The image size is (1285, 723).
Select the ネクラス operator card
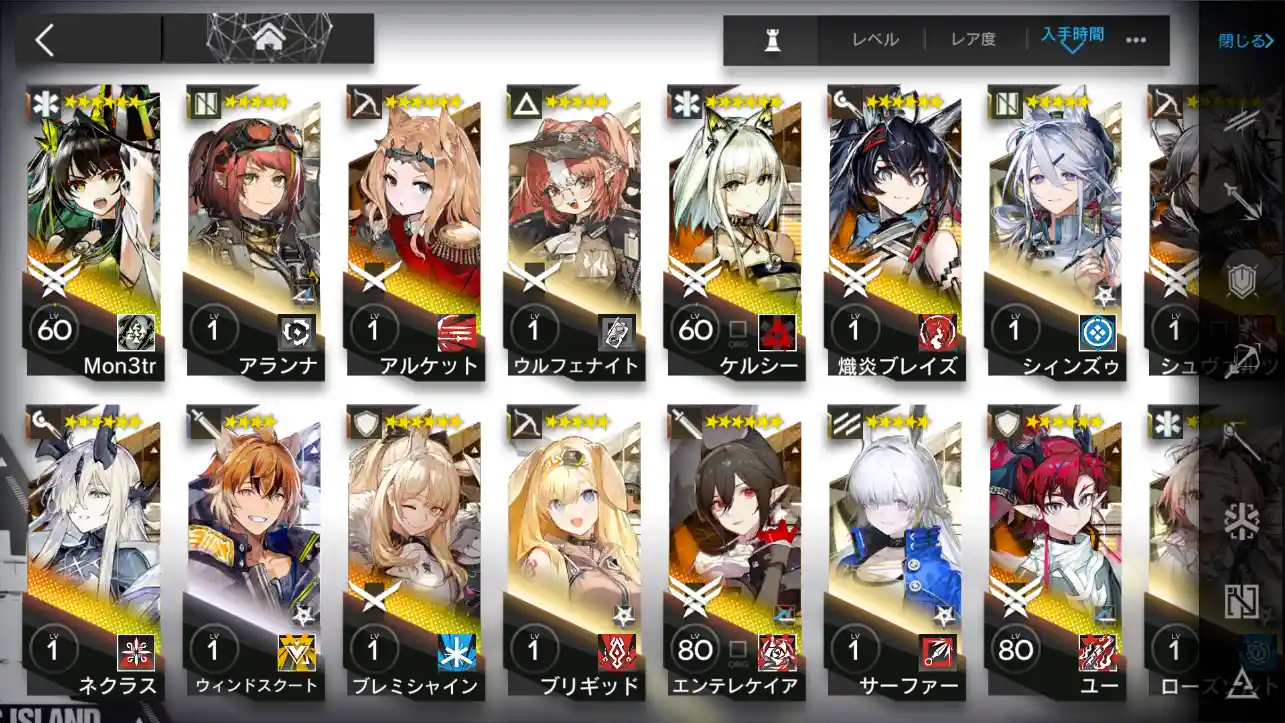(95, 550)
